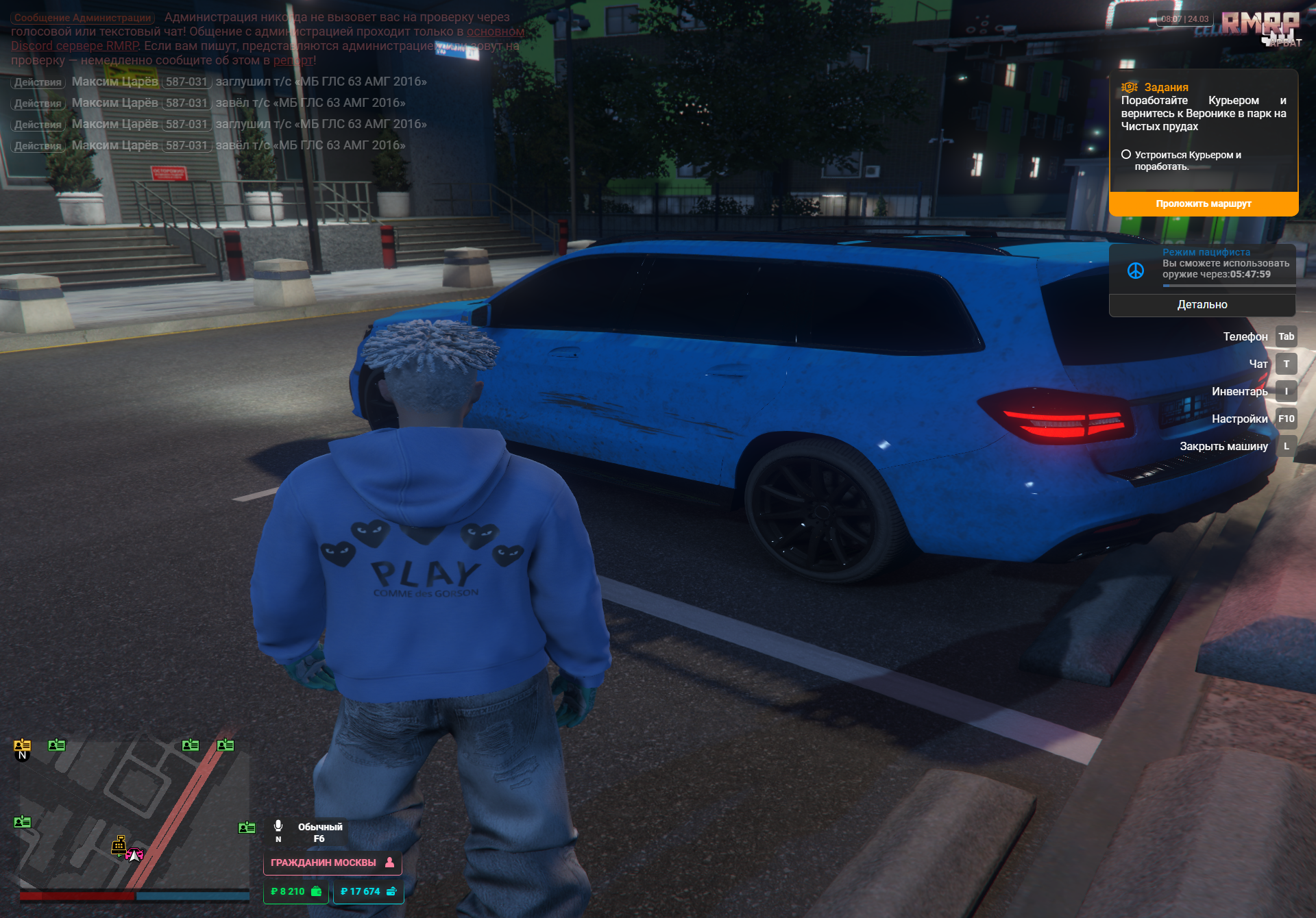The height and width of the screenshot is (918, 1316).
Task: Follow the "Discord сервере RMRP" link in chat
Action: (x=75, y=46)
